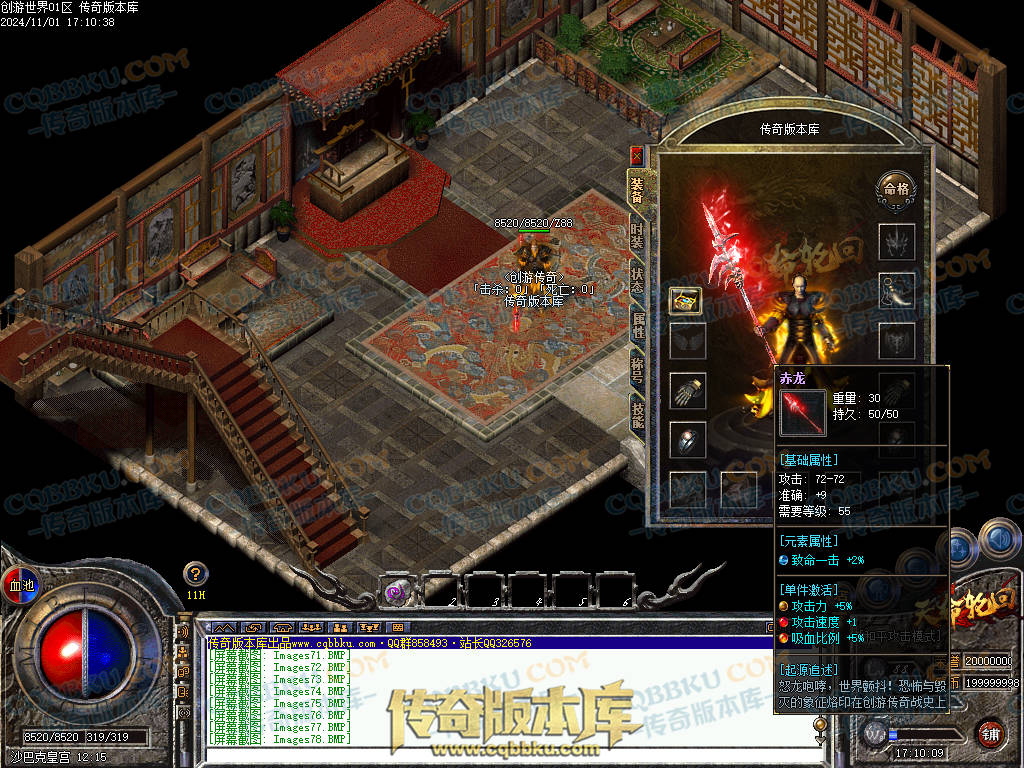Image resolution: width=1024 pixels, height=768 pixels.
Task: Close the character equipment panel
Action: [x=637, y=156]
